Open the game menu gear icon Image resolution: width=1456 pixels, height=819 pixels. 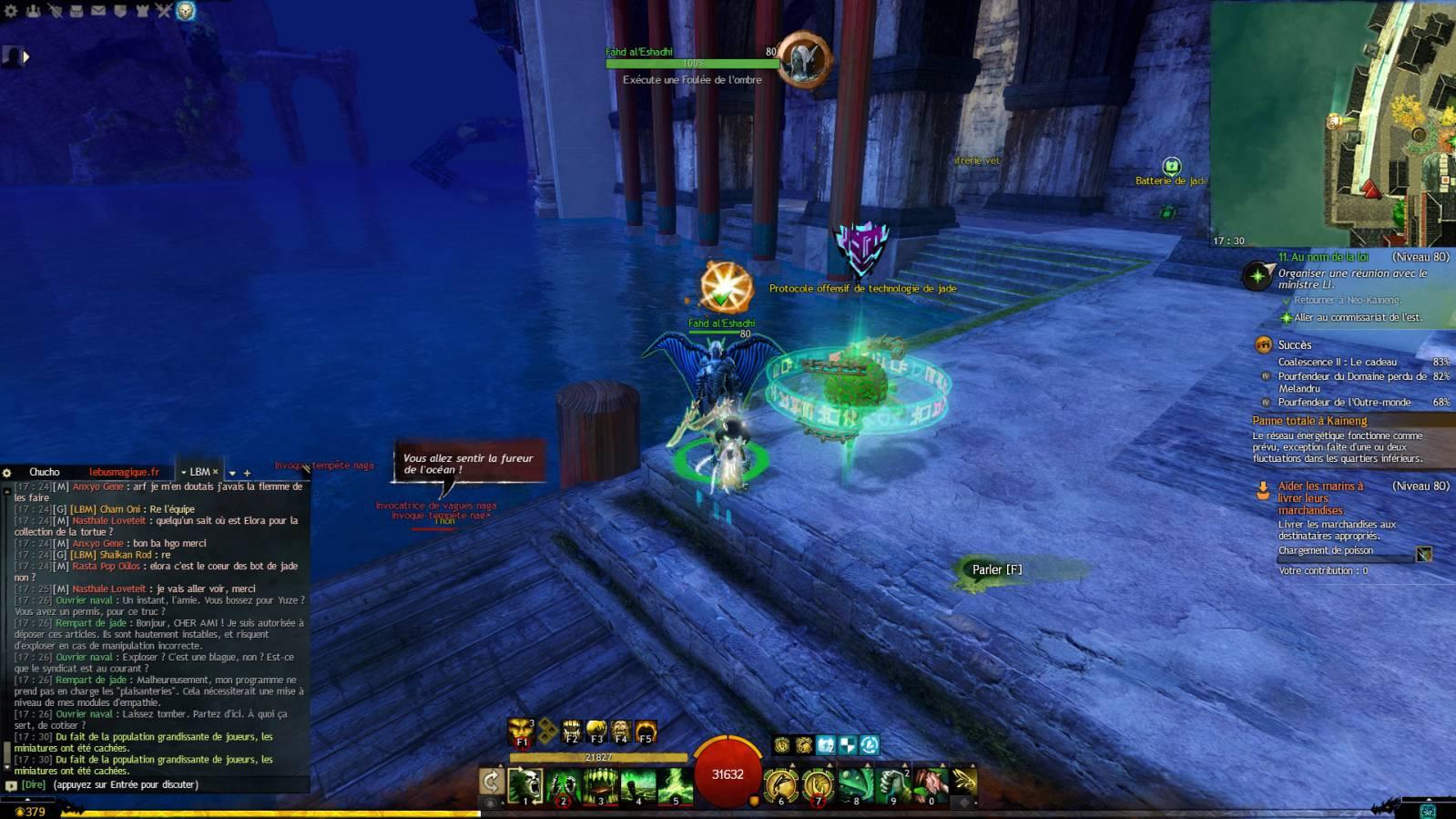11,11
